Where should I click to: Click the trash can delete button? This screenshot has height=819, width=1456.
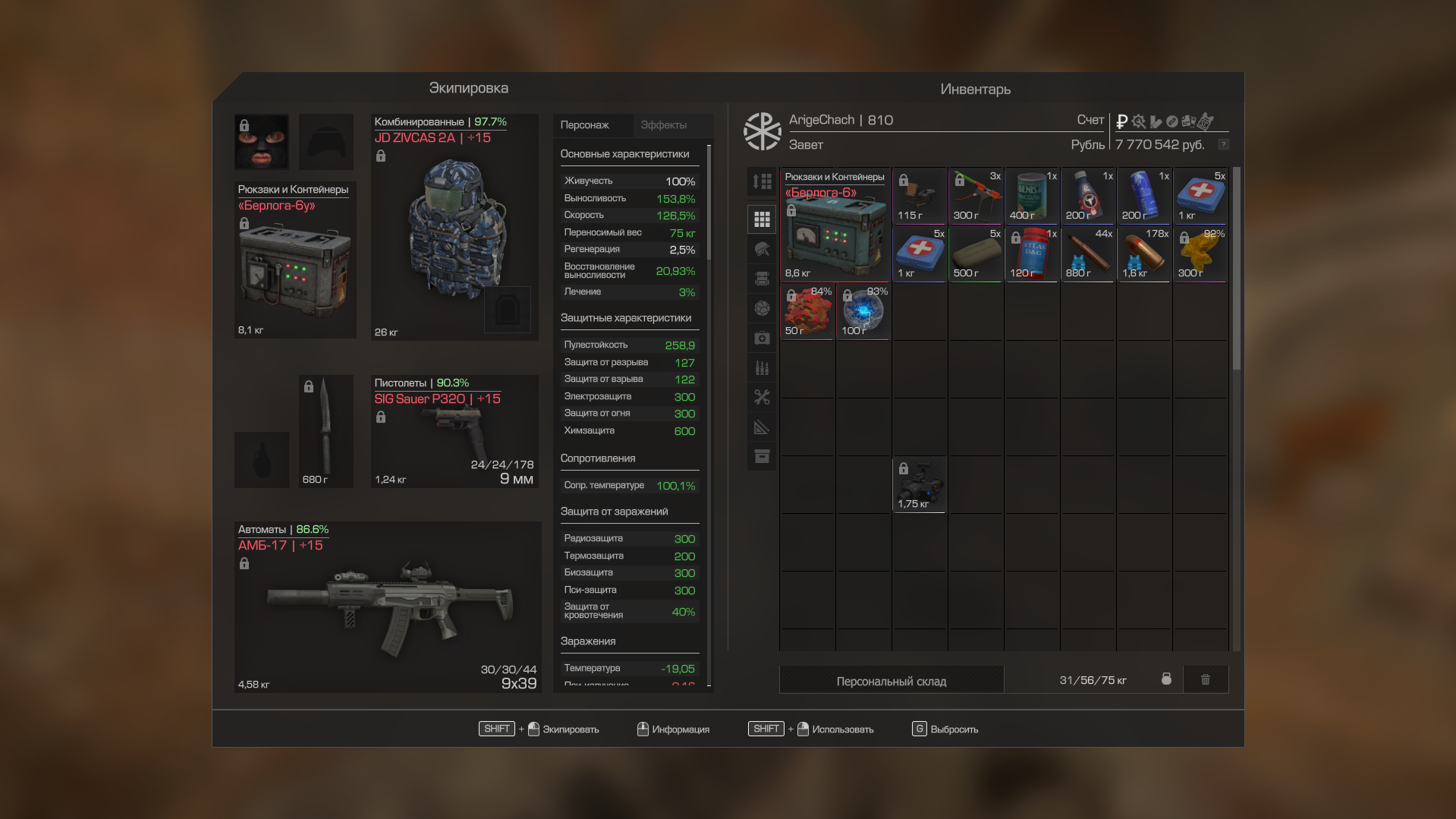[1205, 679]
